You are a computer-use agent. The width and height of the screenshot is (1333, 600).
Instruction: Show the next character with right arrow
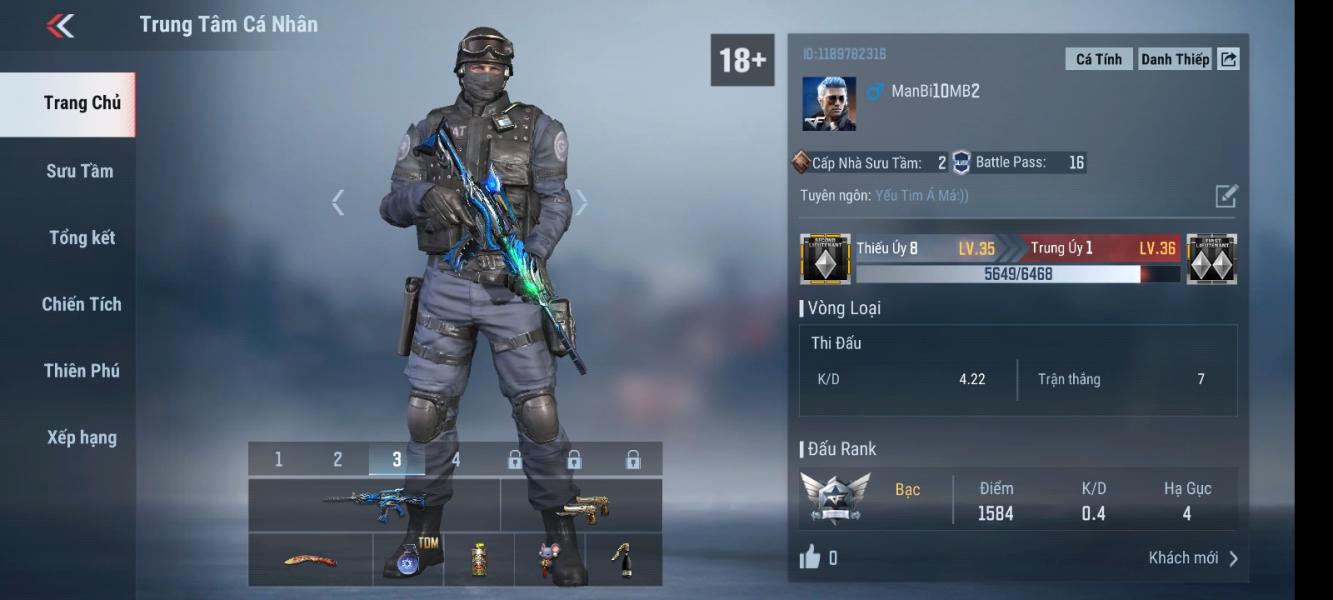[x=581, y=203]
